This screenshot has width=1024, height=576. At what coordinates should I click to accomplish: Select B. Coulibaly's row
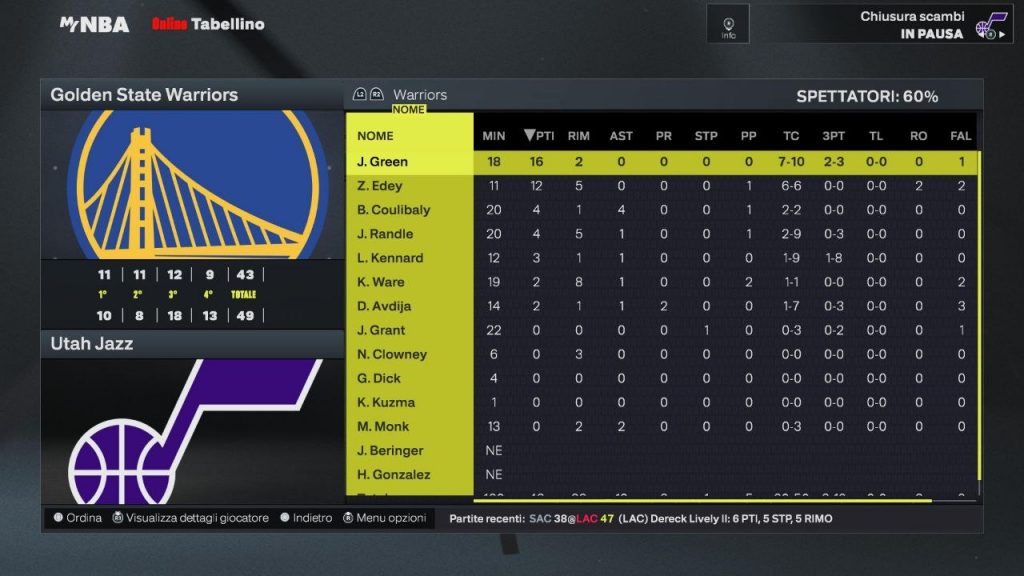(x=393, y=210)
